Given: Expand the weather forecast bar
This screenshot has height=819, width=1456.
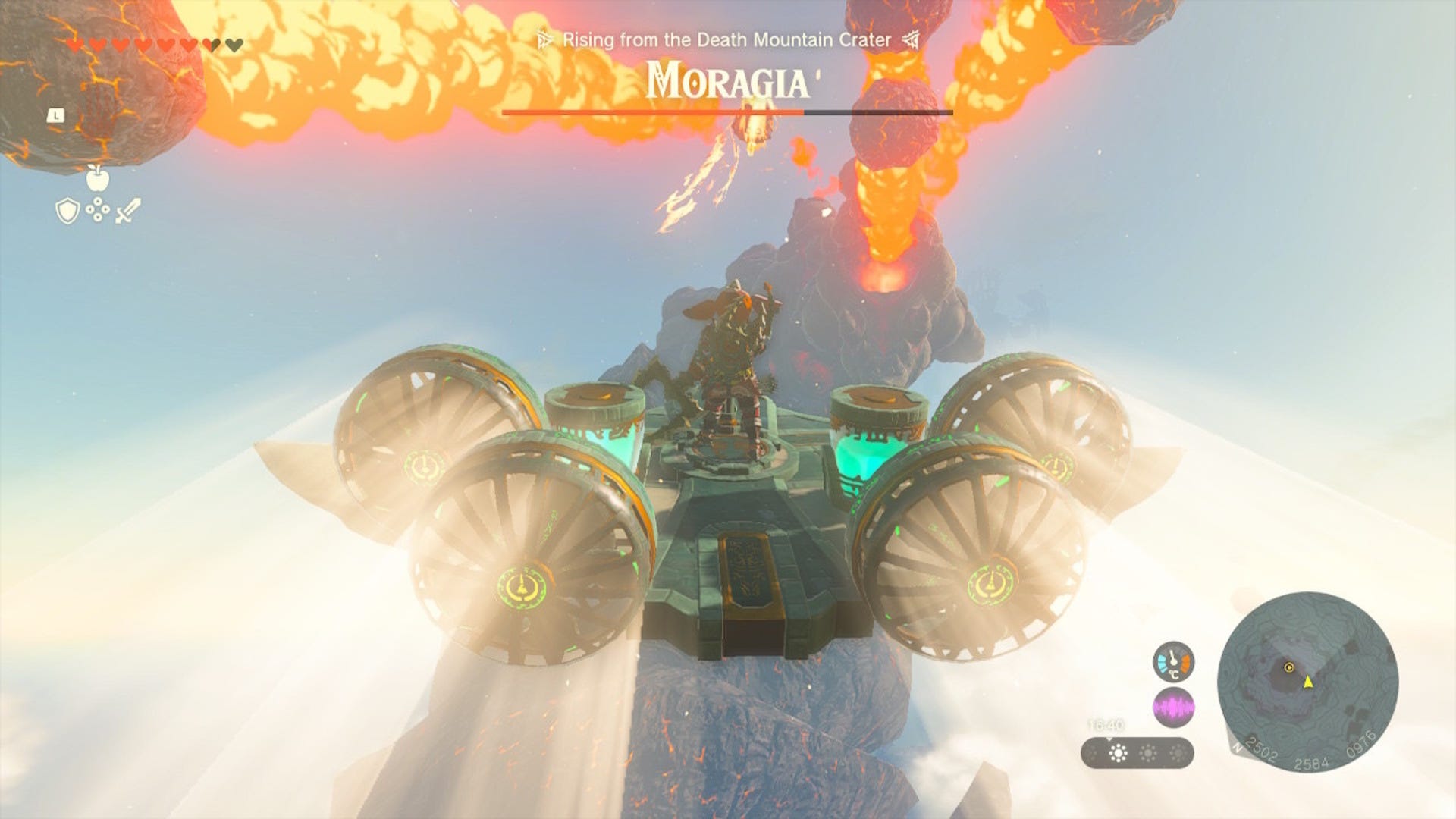Looking at the screenshot, I should [x=1137, y=752].
